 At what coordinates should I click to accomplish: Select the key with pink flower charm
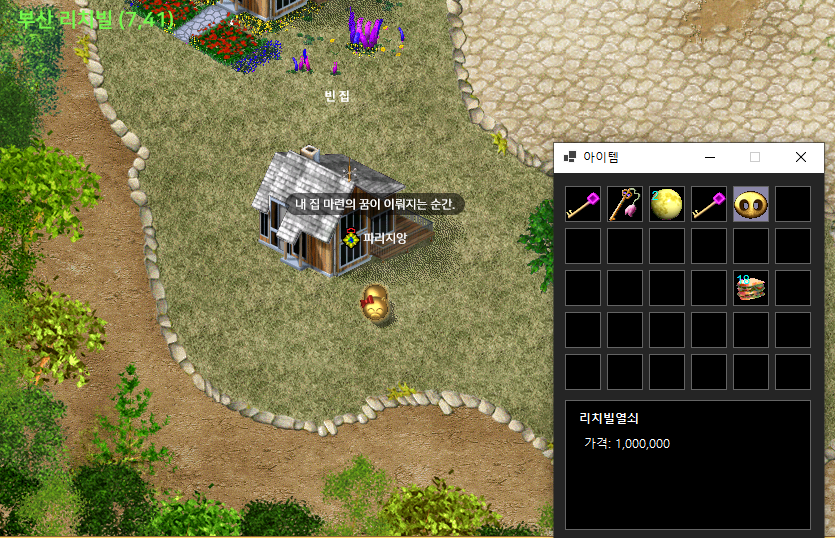(625, 204)
